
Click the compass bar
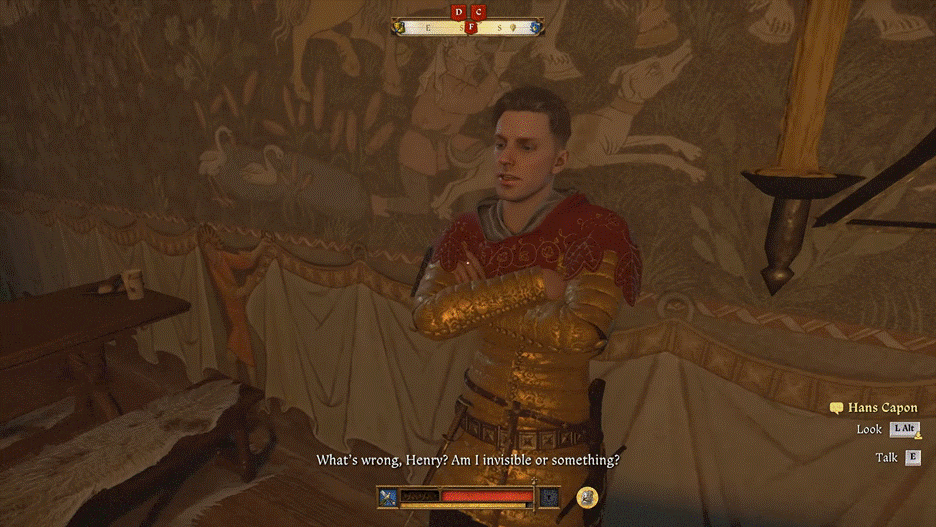(468, 27)
